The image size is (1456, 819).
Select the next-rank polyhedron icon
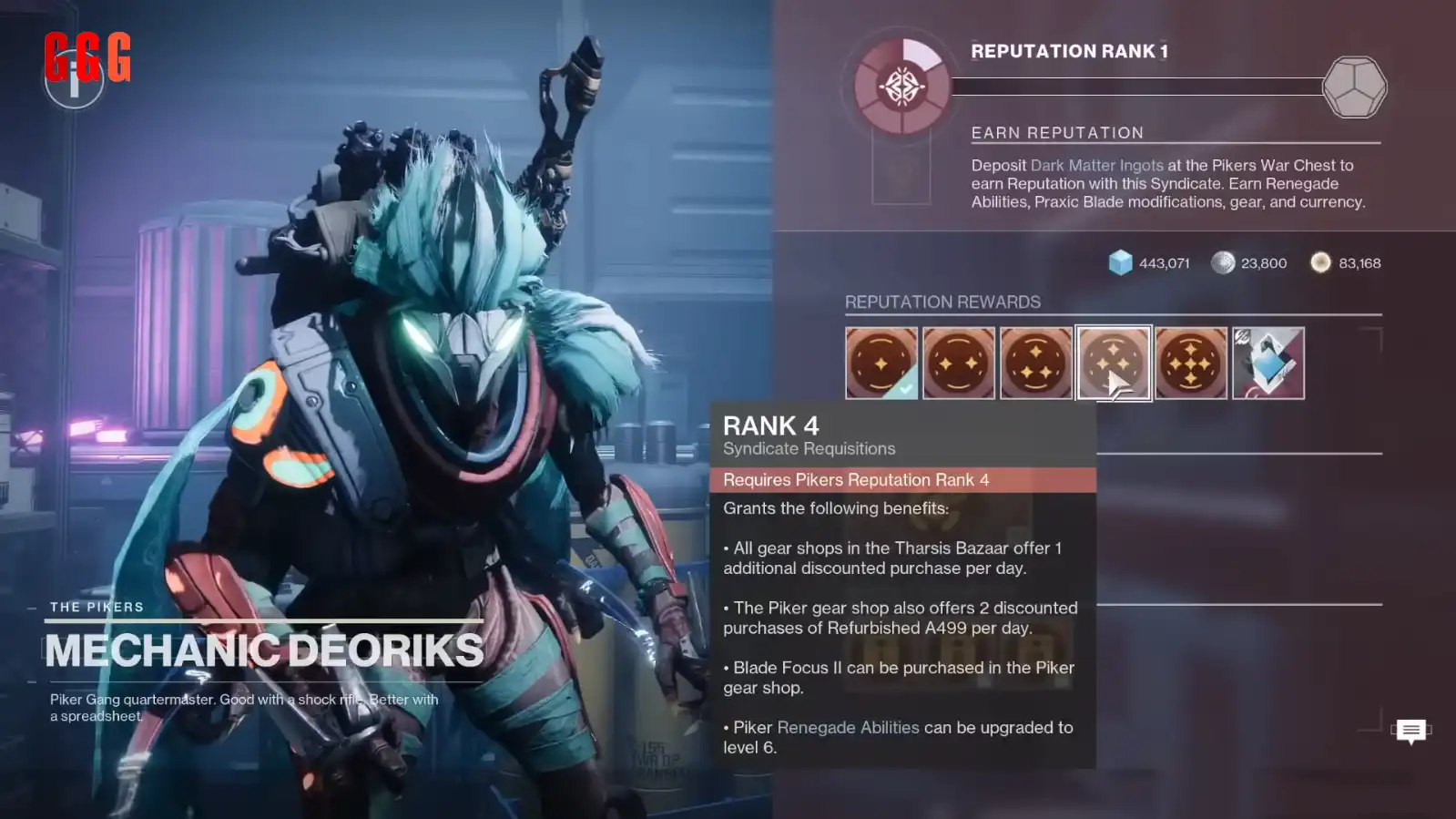pos(1354,87)
